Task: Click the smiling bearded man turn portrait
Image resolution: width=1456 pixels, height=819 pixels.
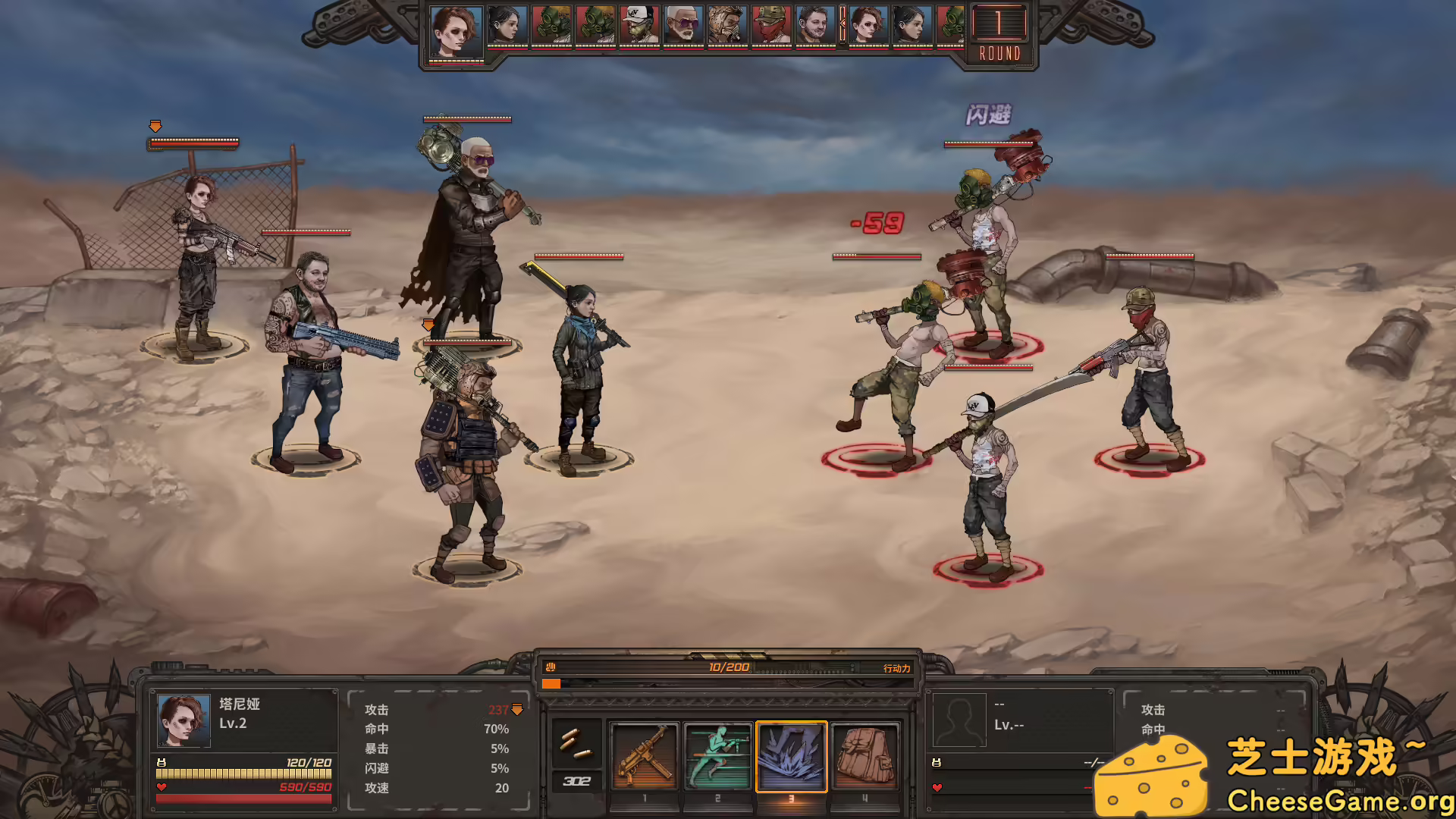Action: [815, 26]
